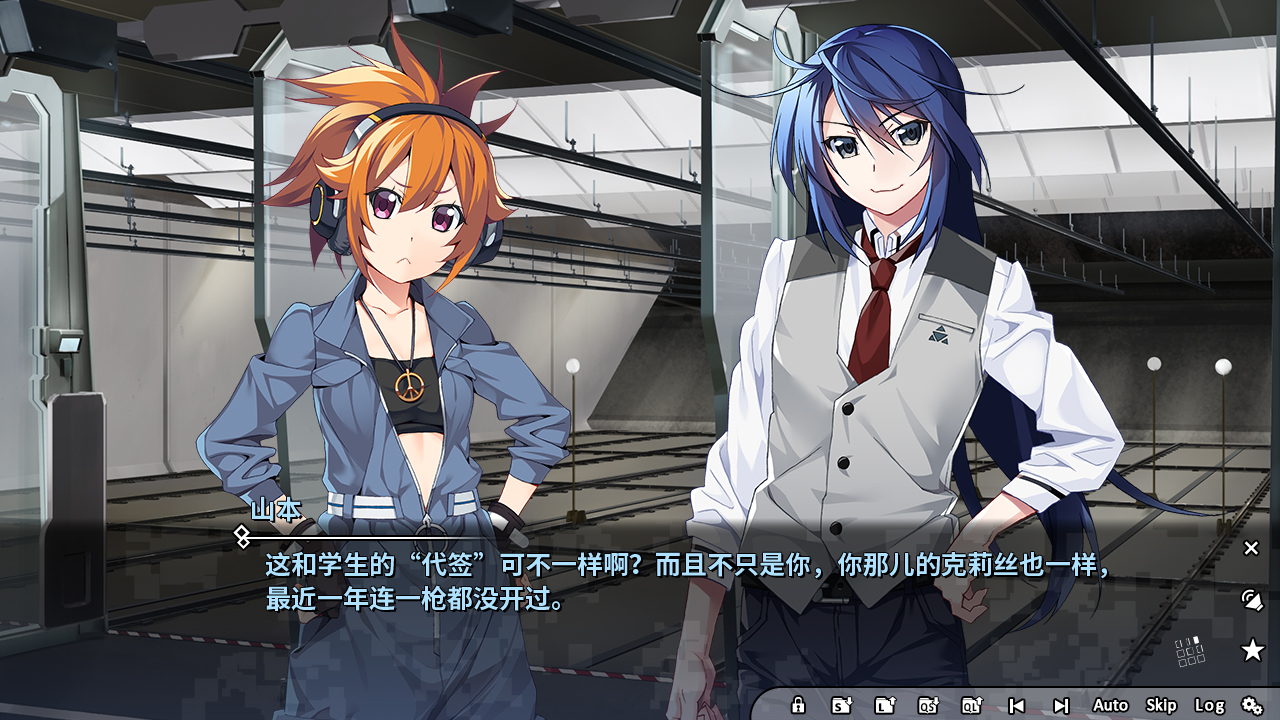Jump back using the previous-line icon

tap(1017, 705)
